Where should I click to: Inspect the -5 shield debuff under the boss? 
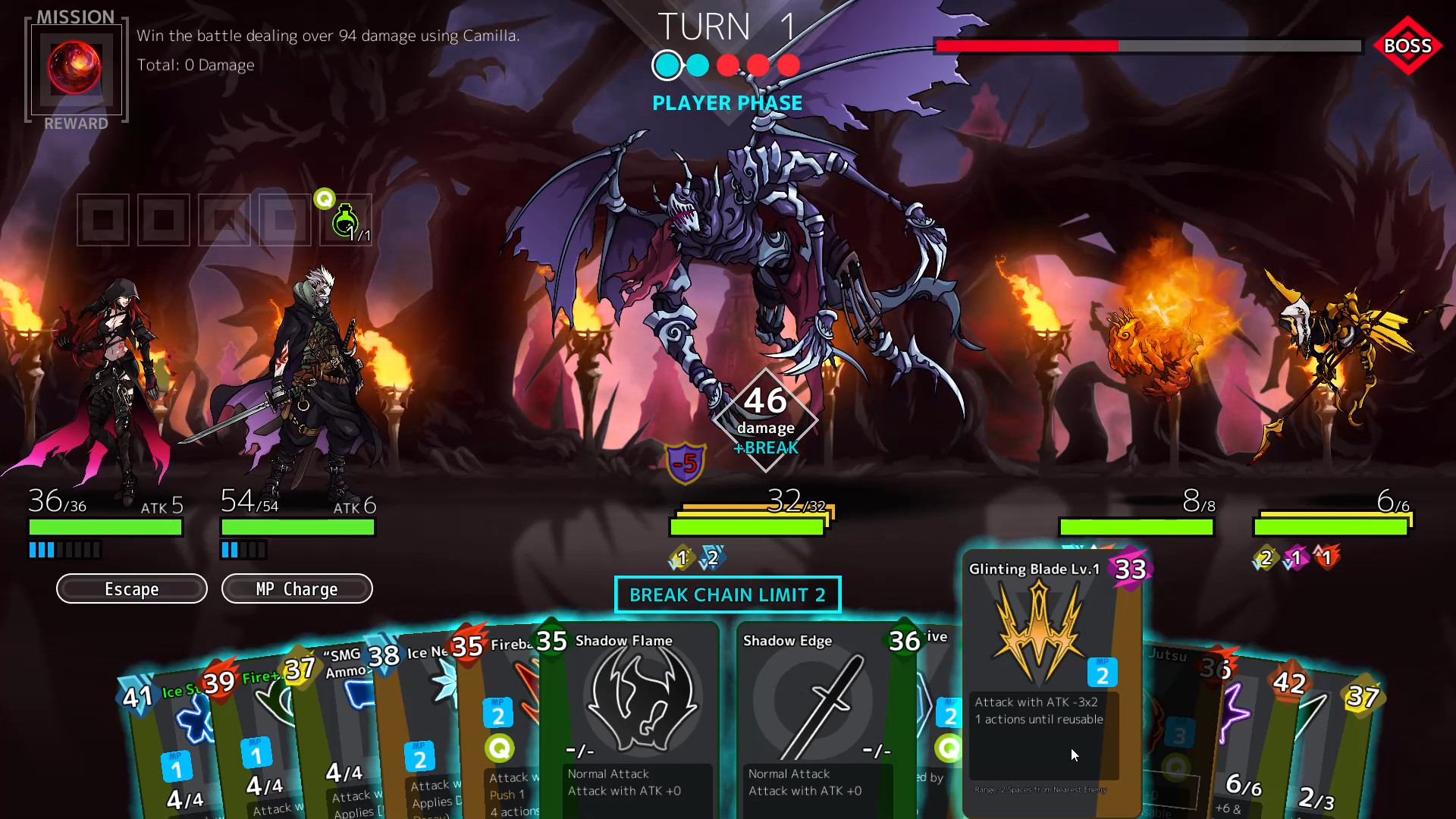685,463
